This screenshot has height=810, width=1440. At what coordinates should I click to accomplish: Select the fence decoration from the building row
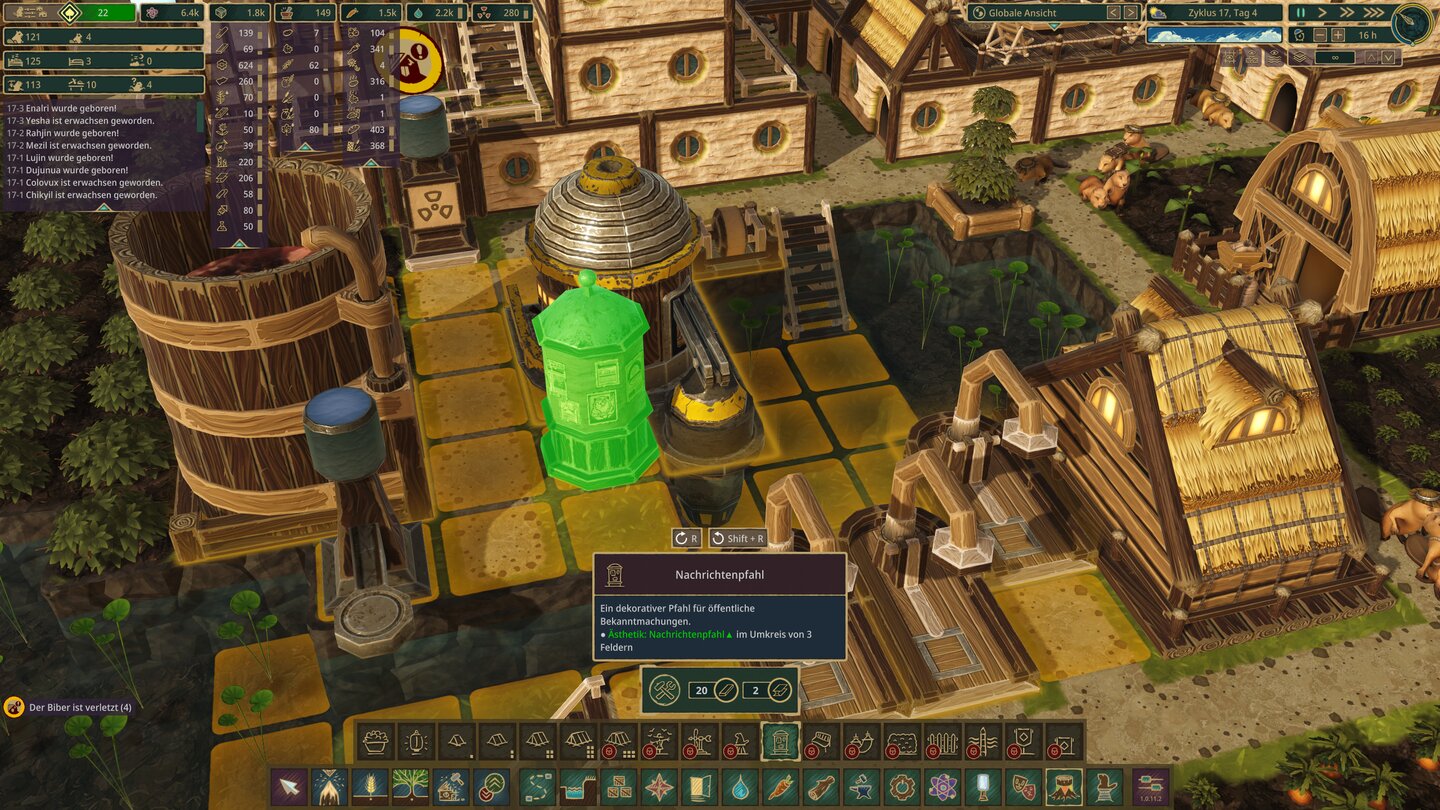(x=942, y=743)
